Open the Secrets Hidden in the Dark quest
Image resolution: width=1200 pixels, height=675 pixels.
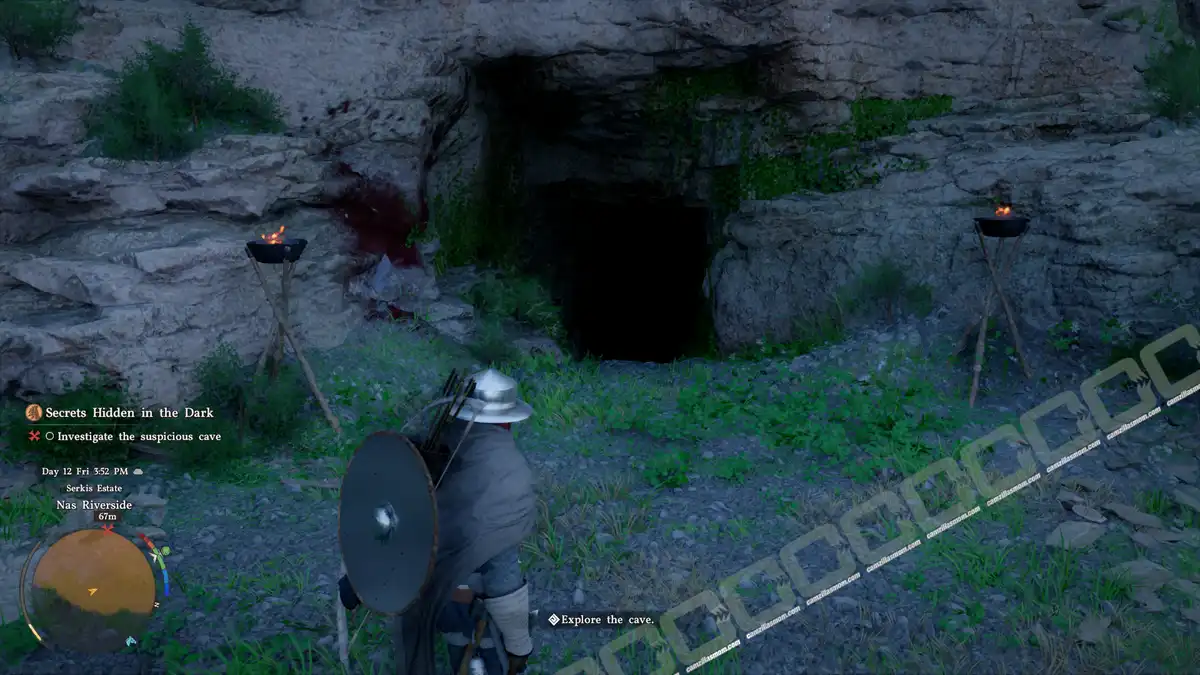[x=128, y=412]
